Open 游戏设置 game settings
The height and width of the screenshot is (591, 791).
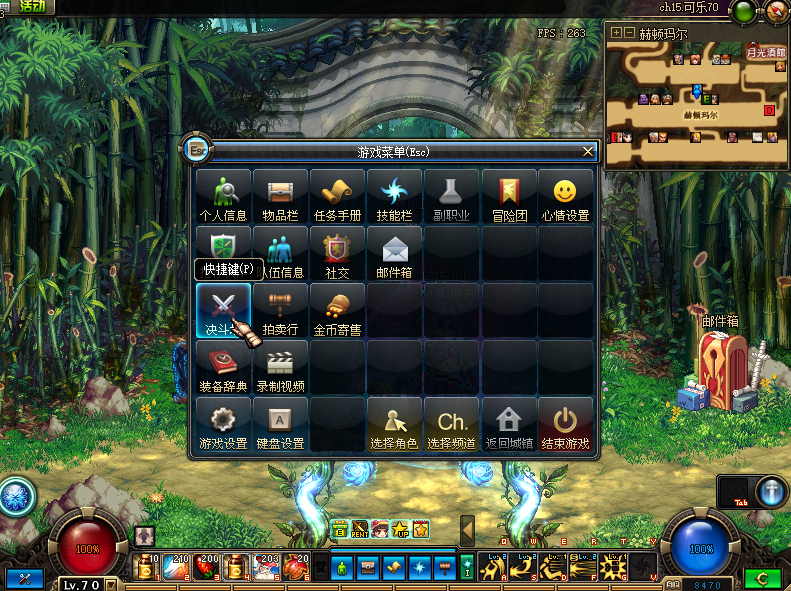pyautogui.click(x=223, y=424)
